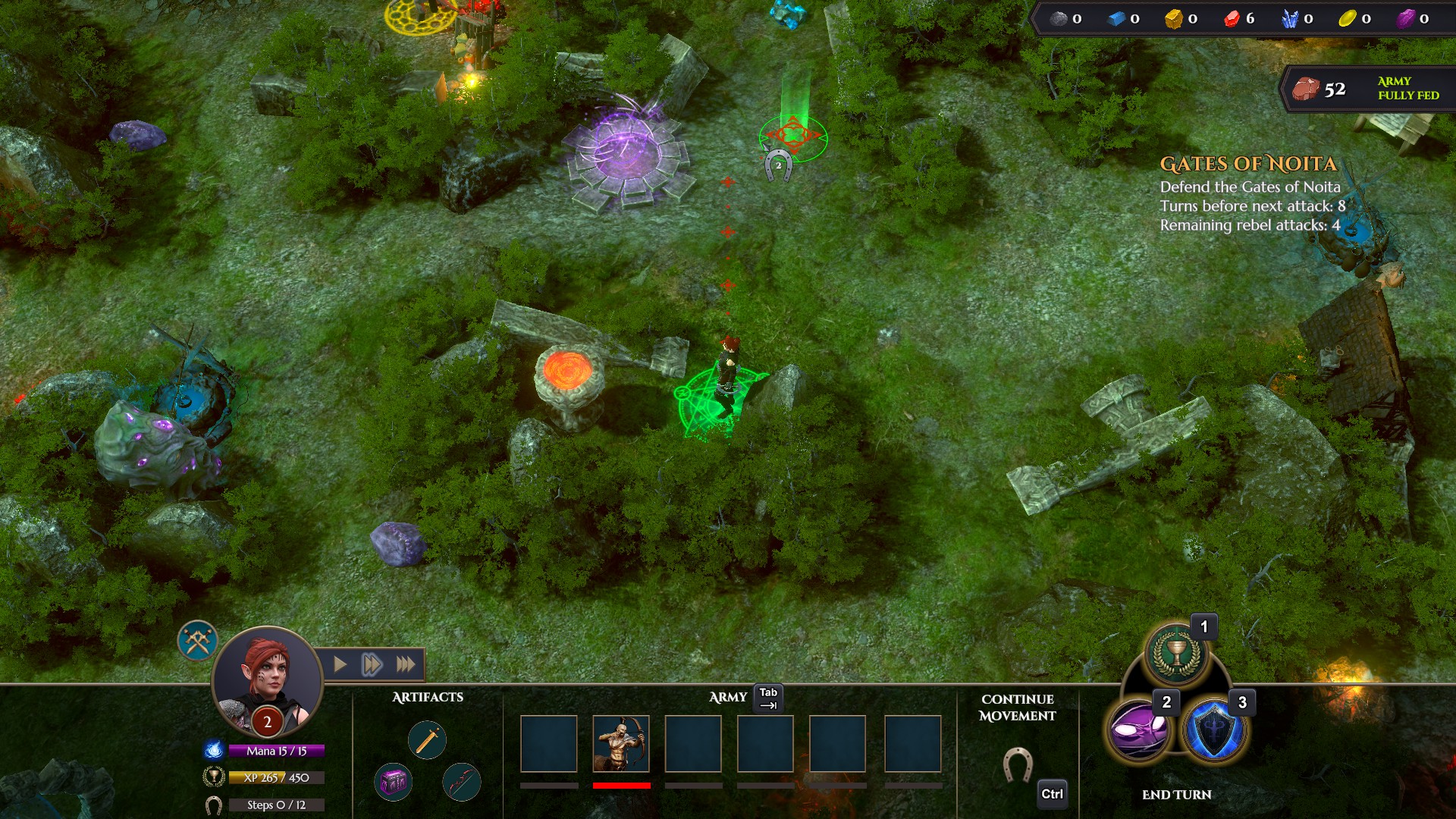Viewport: 1456px width, 819px height.
Task: Select the purple chest artifact
Action: coord(394,782)
